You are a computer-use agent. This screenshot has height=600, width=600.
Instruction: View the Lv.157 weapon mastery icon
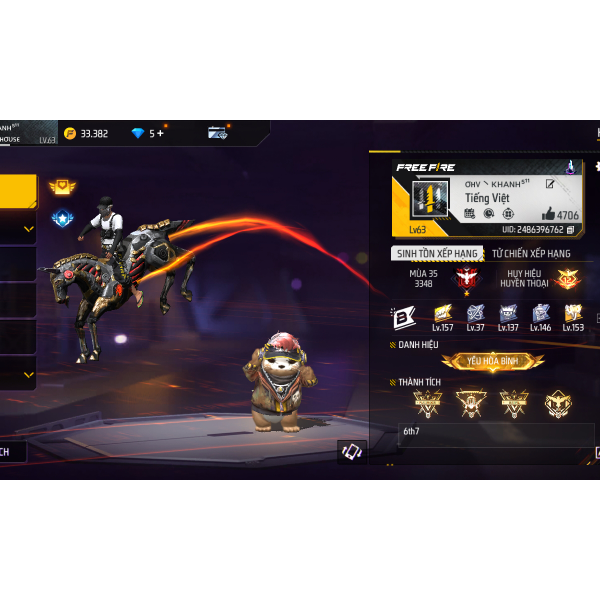tap(442, 315)
